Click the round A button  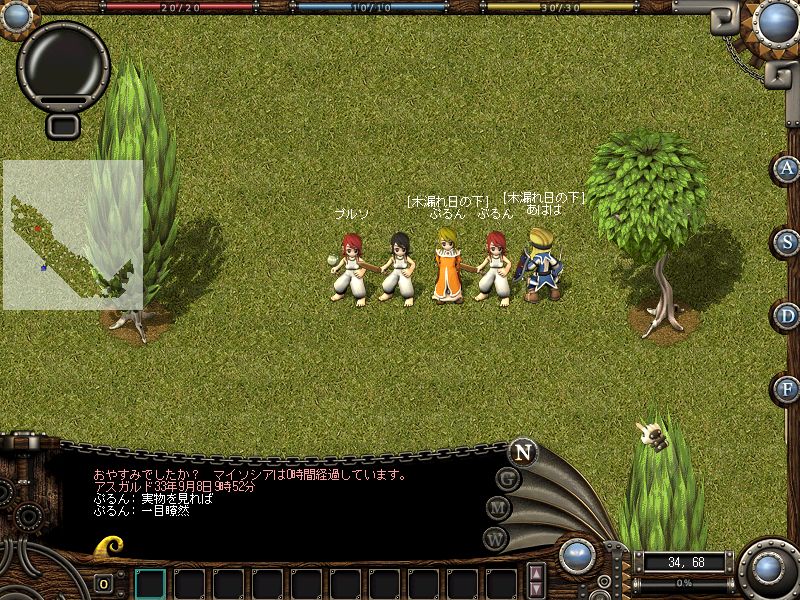[x=788, y=168]
